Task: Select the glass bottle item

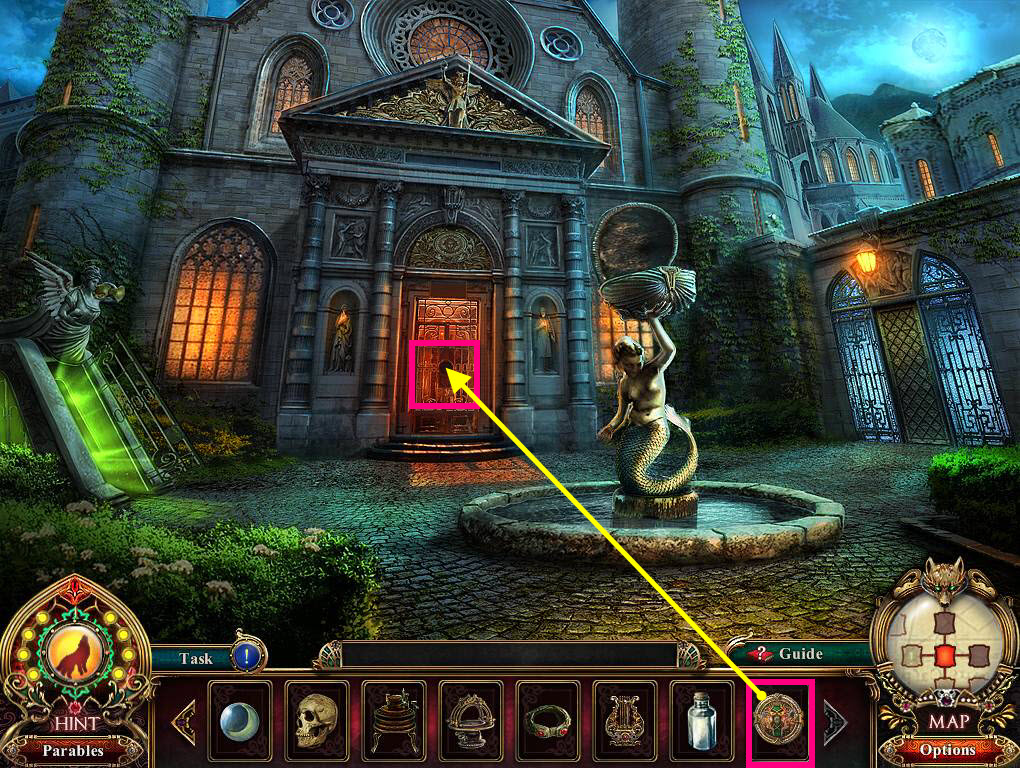Action: click(701, 720)
